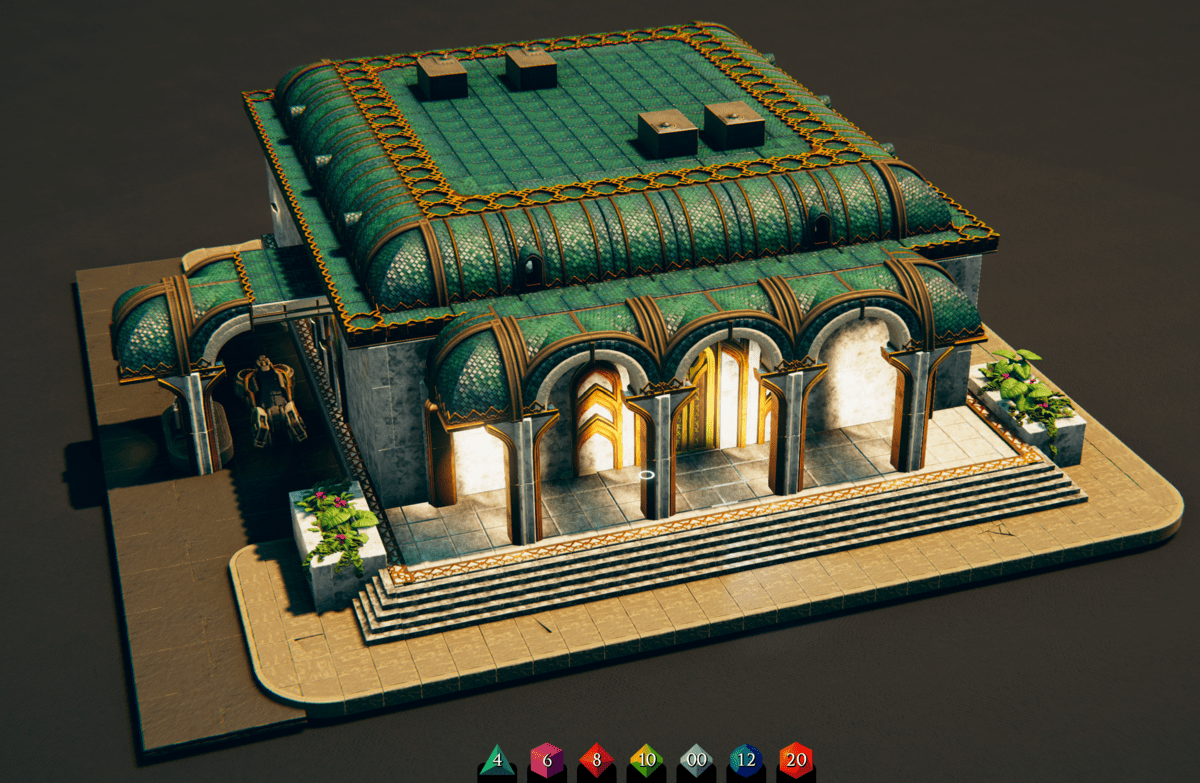This screenshot has width=1200, height=783.
Task: Click the grey 00 percentile die
Action: pos(696,761)
